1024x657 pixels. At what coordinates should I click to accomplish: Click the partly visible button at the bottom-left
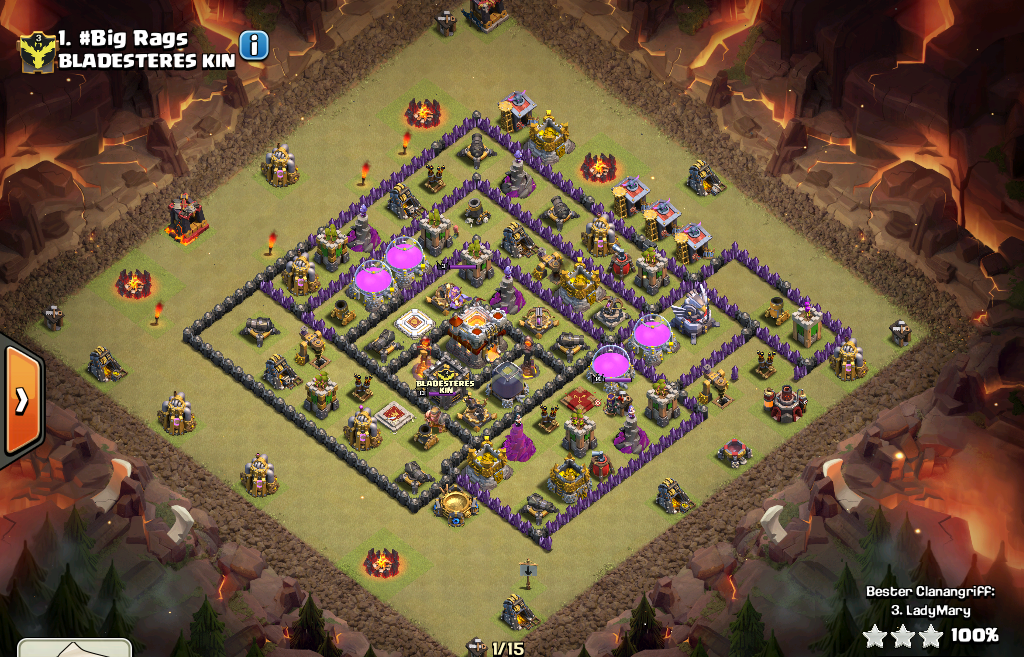(x=75, y=648)
